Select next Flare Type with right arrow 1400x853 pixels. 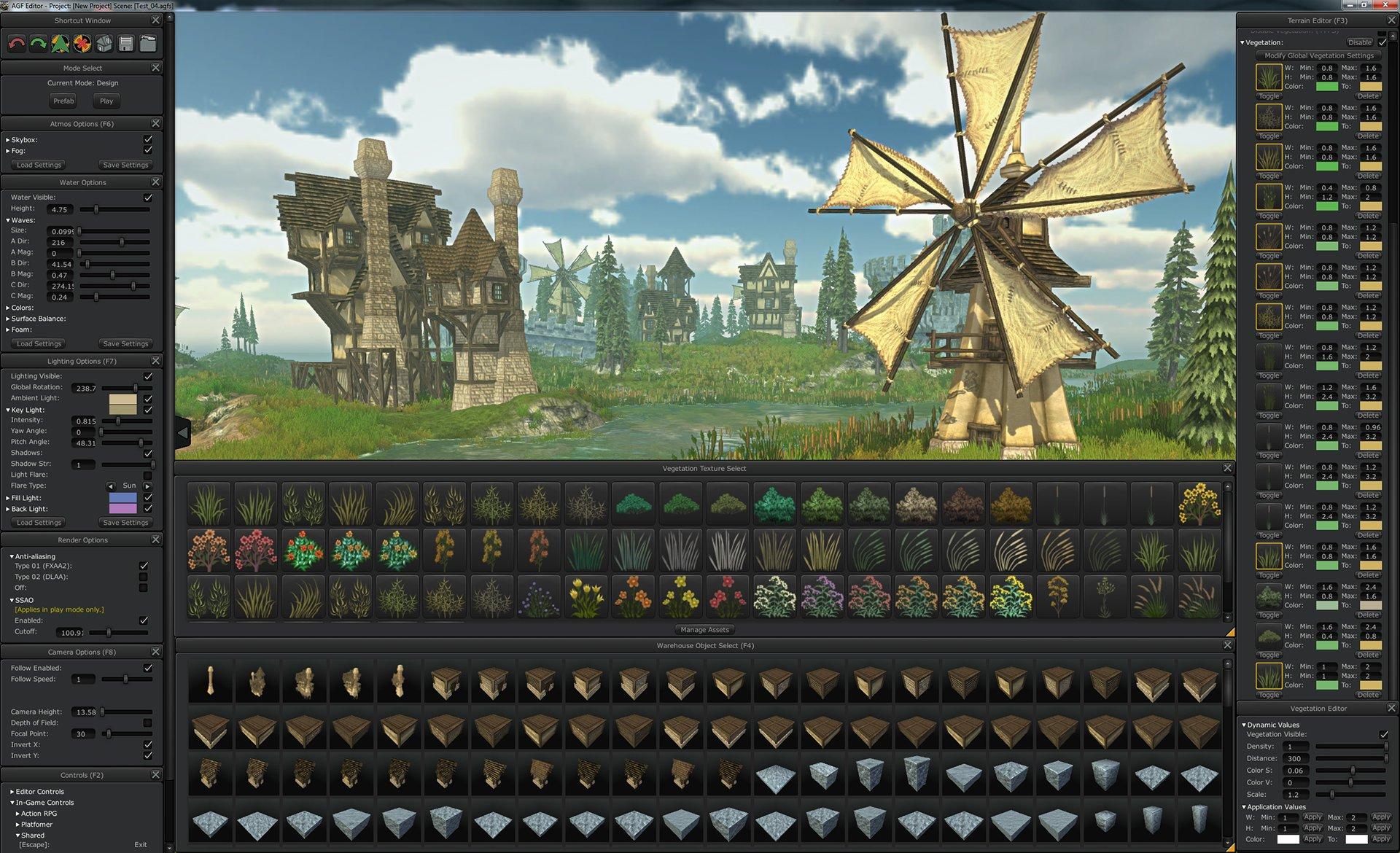pos(148,486)
